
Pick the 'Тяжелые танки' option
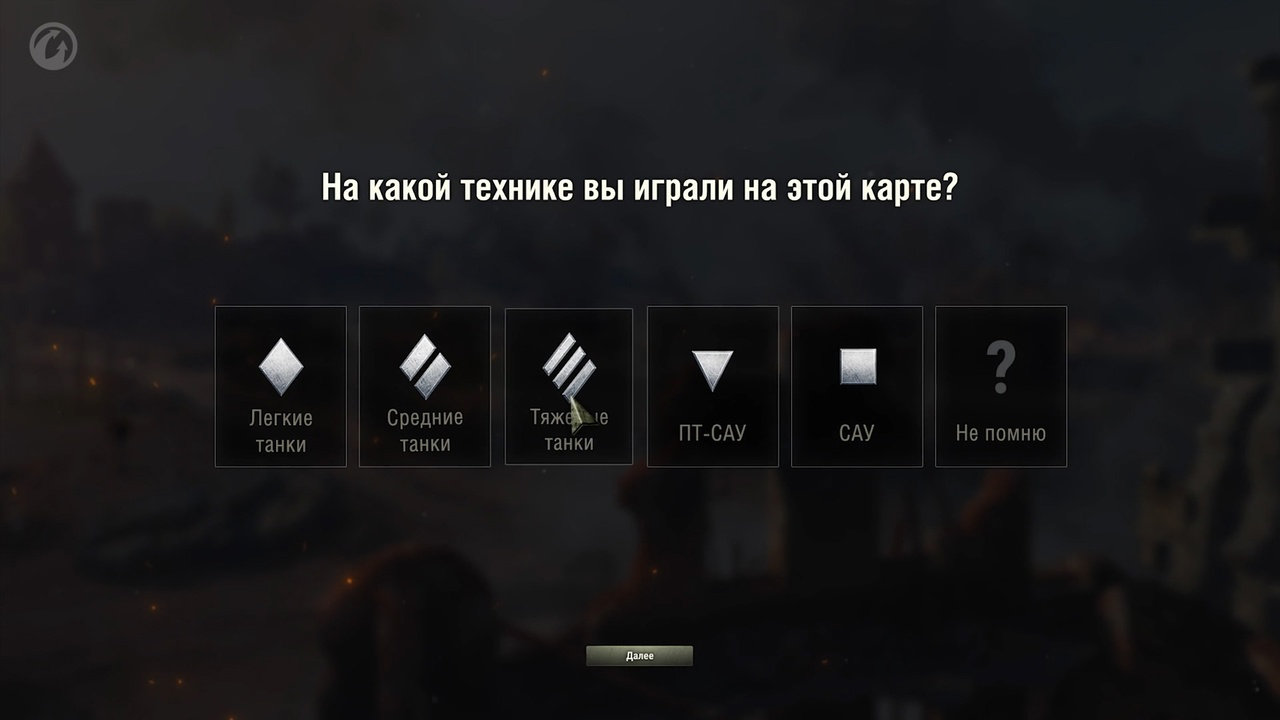568,386
